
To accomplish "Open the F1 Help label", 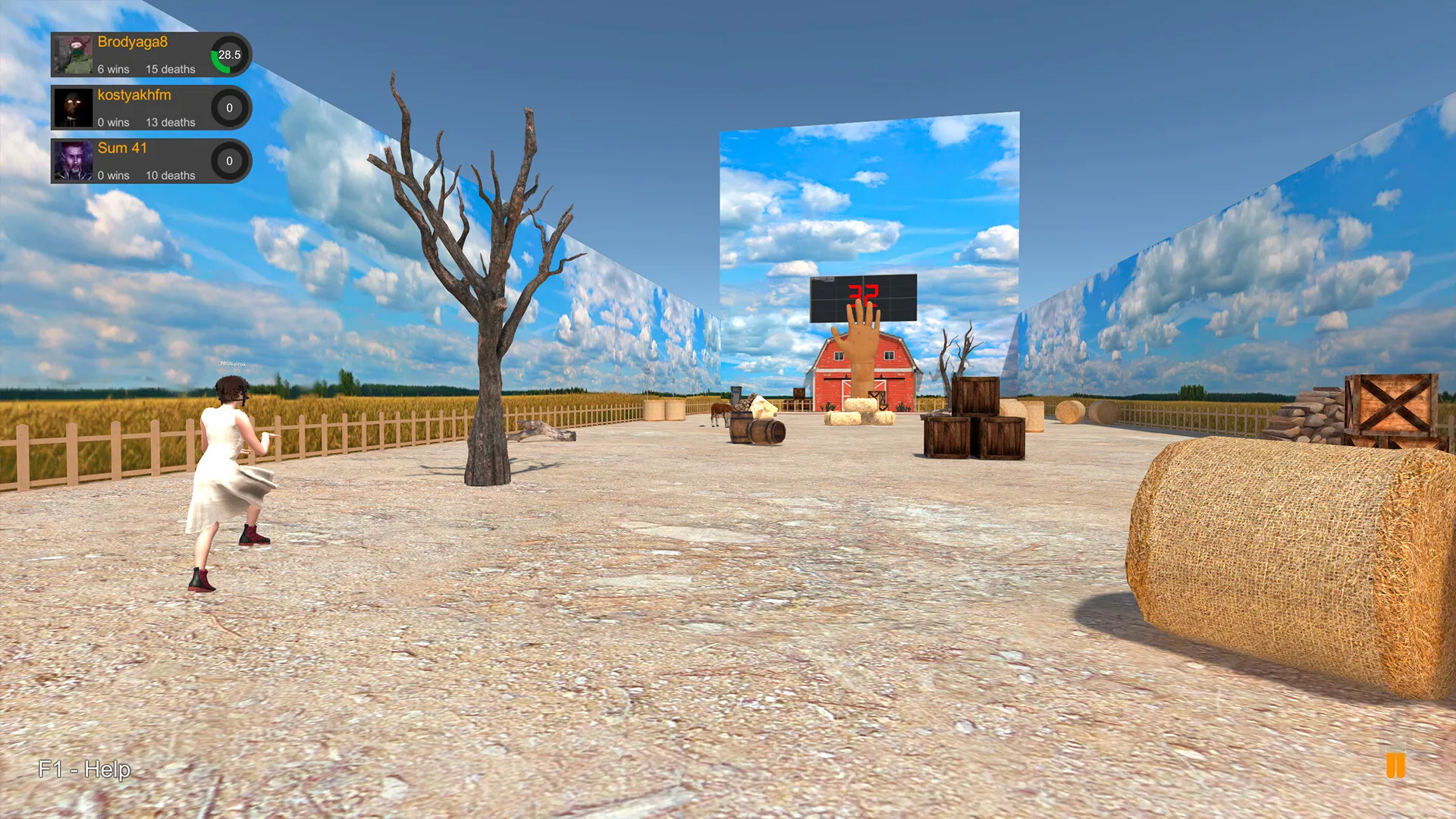I will point(83,769).
